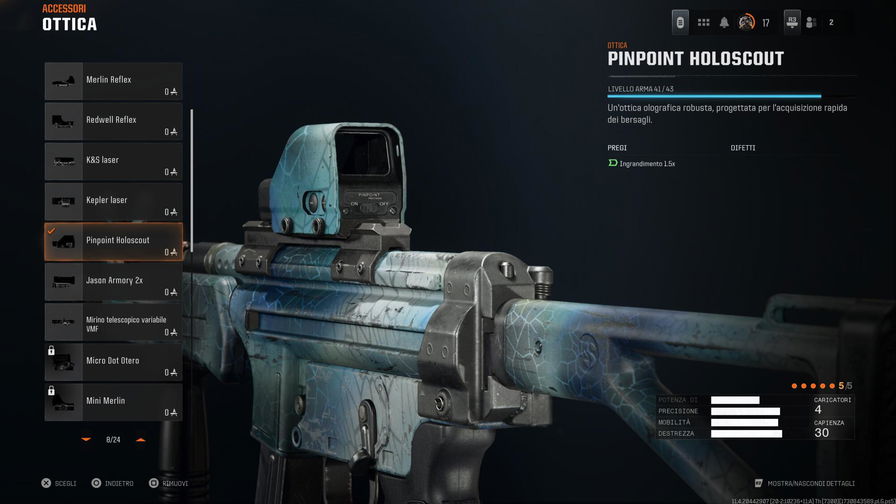This screenshot has width=896, height=504.
Task: Open the grid menu icon
Action: [x=703, y=22]
